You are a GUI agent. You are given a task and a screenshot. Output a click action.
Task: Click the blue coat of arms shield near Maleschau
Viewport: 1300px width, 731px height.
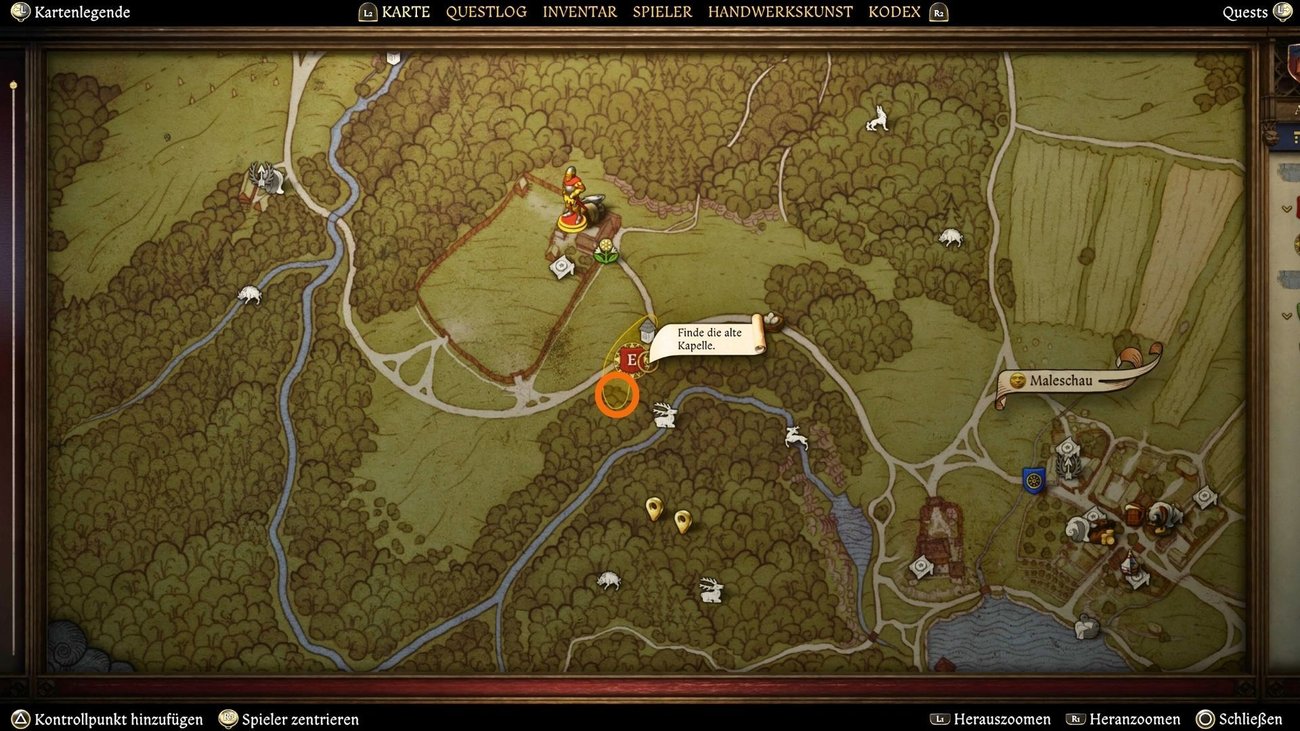pyautogui.click(x=1032, y=480)
